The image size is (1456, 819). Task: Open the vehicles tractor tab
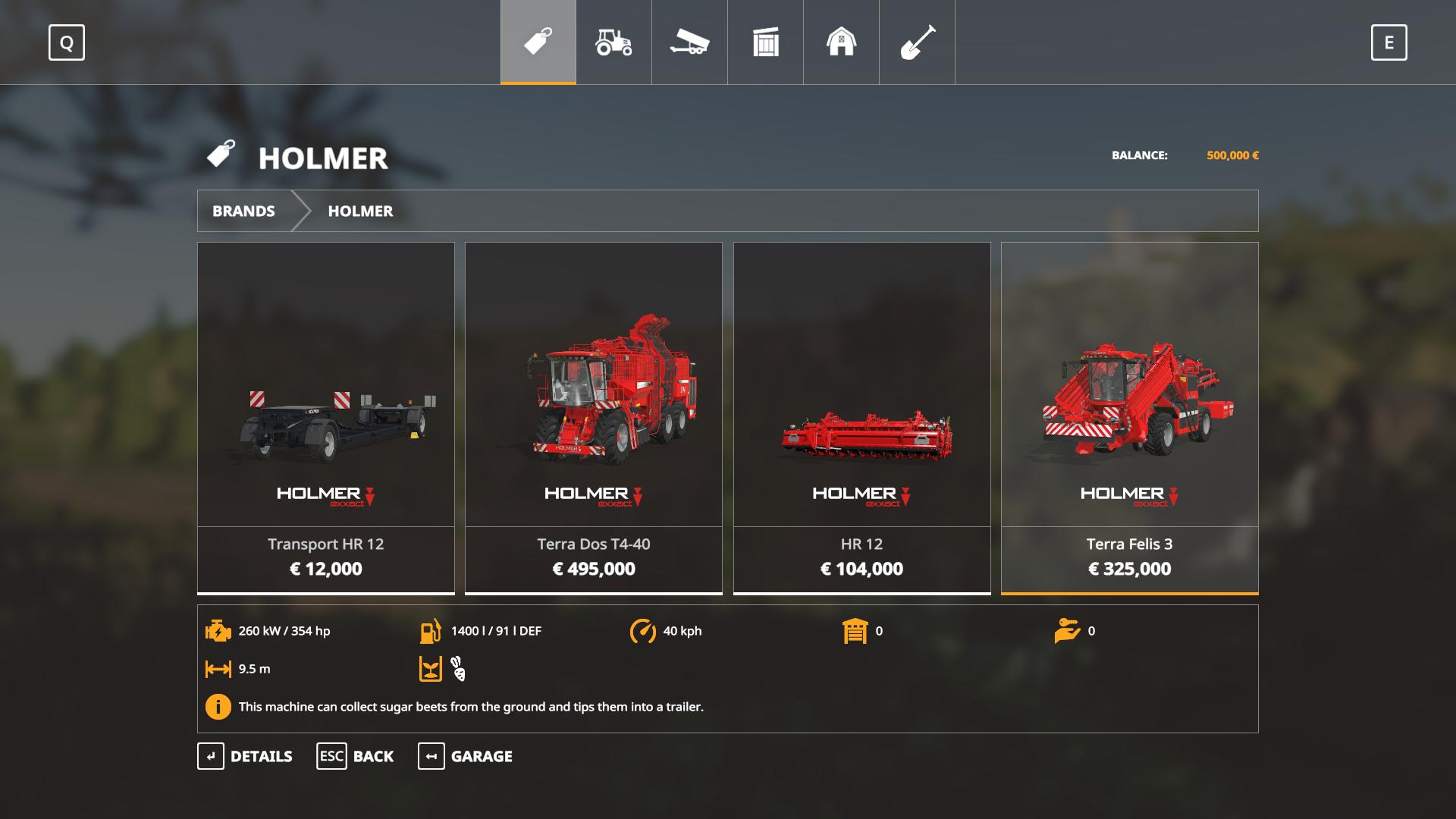point(613,42)
